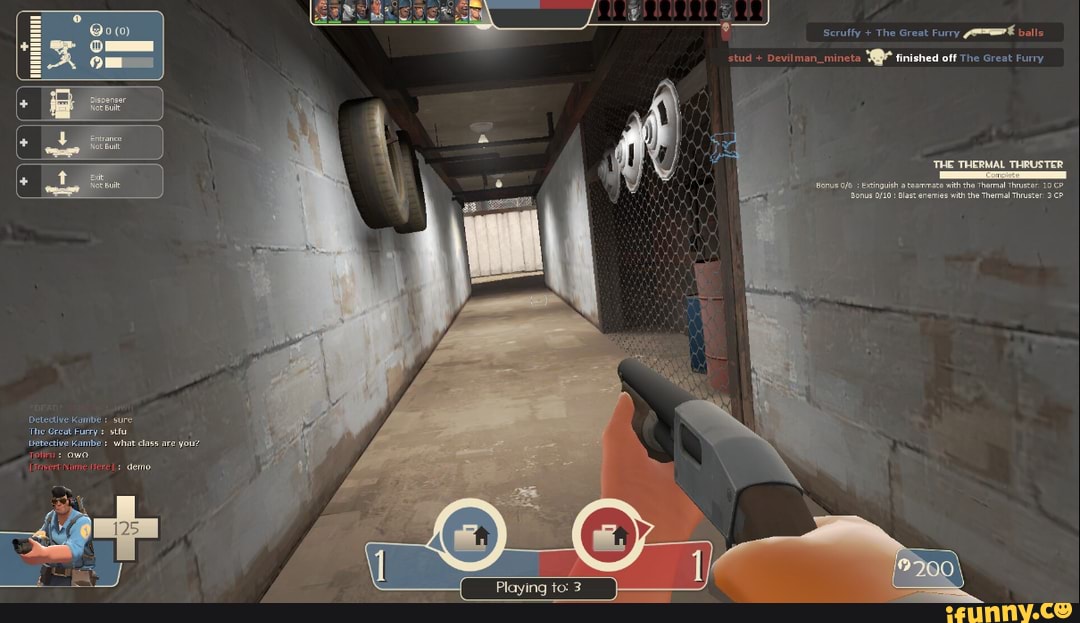This screenshot has width=1080, height=623.
Task: Click the red team player silhouettes row
Action: point(682,11)
